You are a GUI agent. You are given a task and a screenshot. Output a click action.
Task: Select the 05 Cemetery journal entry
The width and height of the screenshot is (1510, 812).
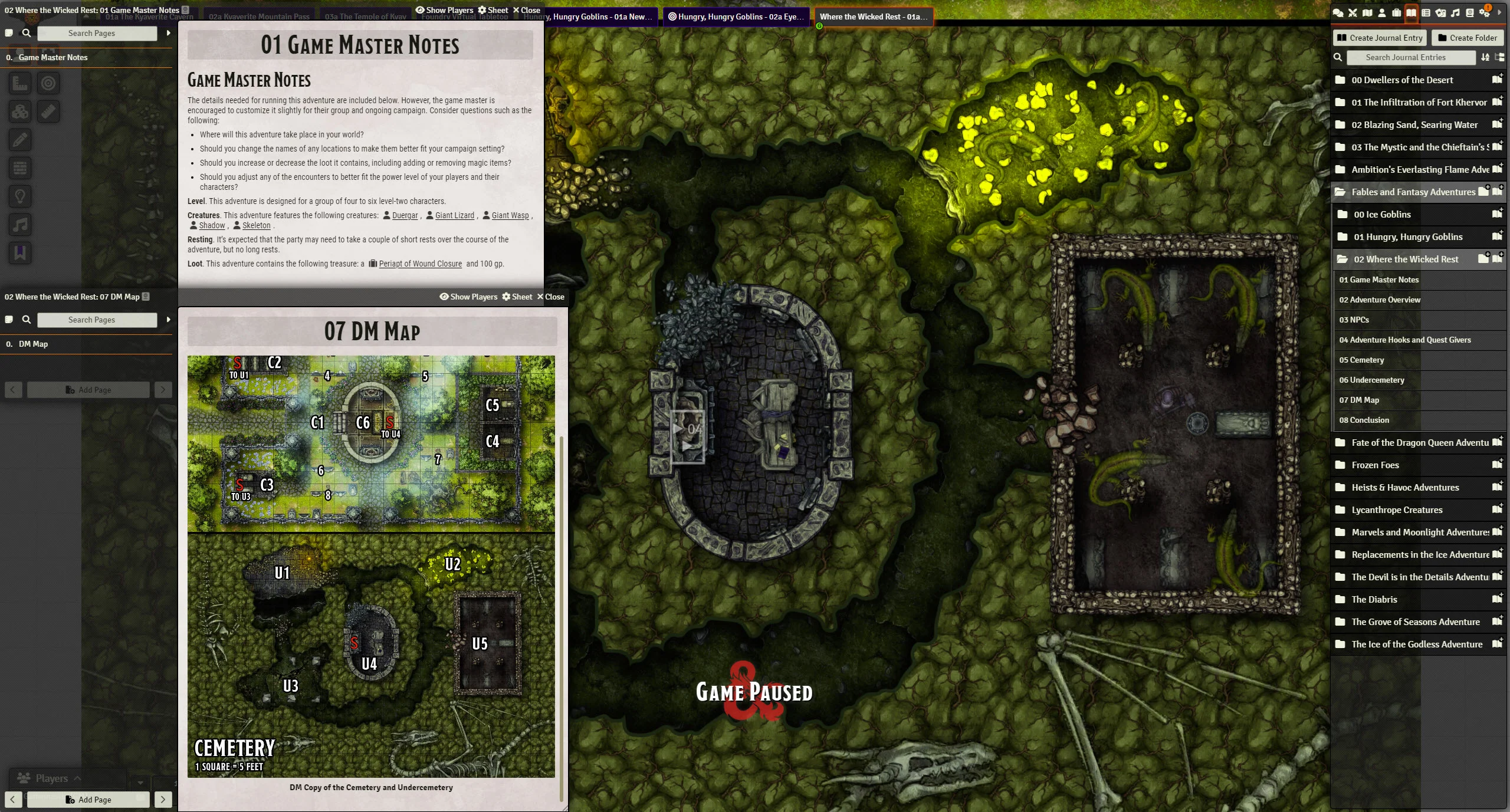pos(1361,360)
